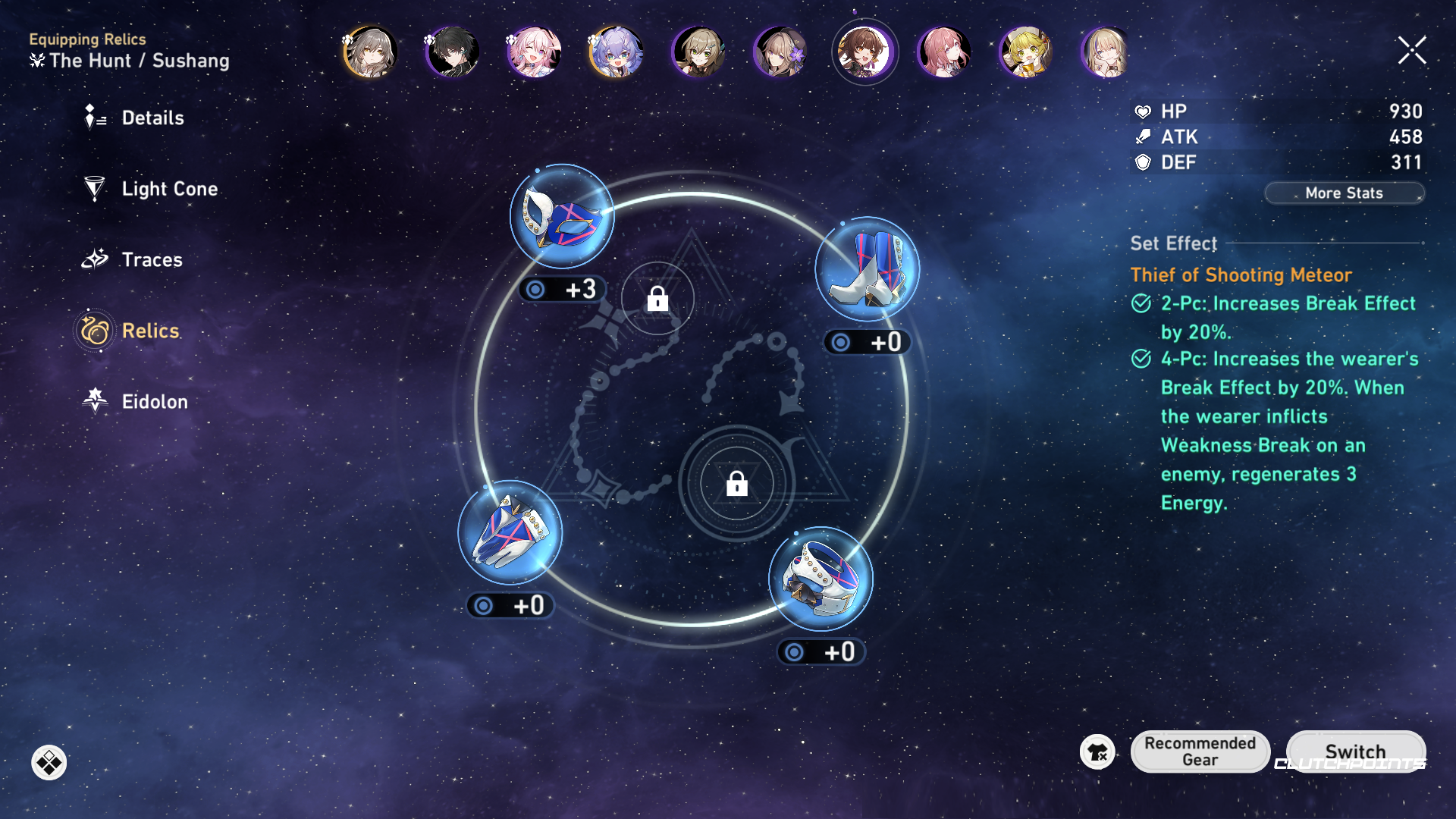This screenshot has width=1456, height=819.
Task: Close the relic equipping screen
Action: pyautogui.click(x=1411, y=51)
